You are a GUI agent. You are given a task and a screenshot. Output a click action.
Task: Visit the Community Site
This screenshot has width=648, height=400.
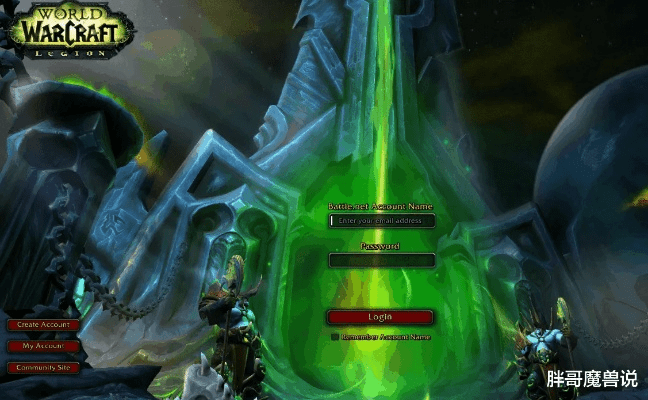click(x=42, y=367)
